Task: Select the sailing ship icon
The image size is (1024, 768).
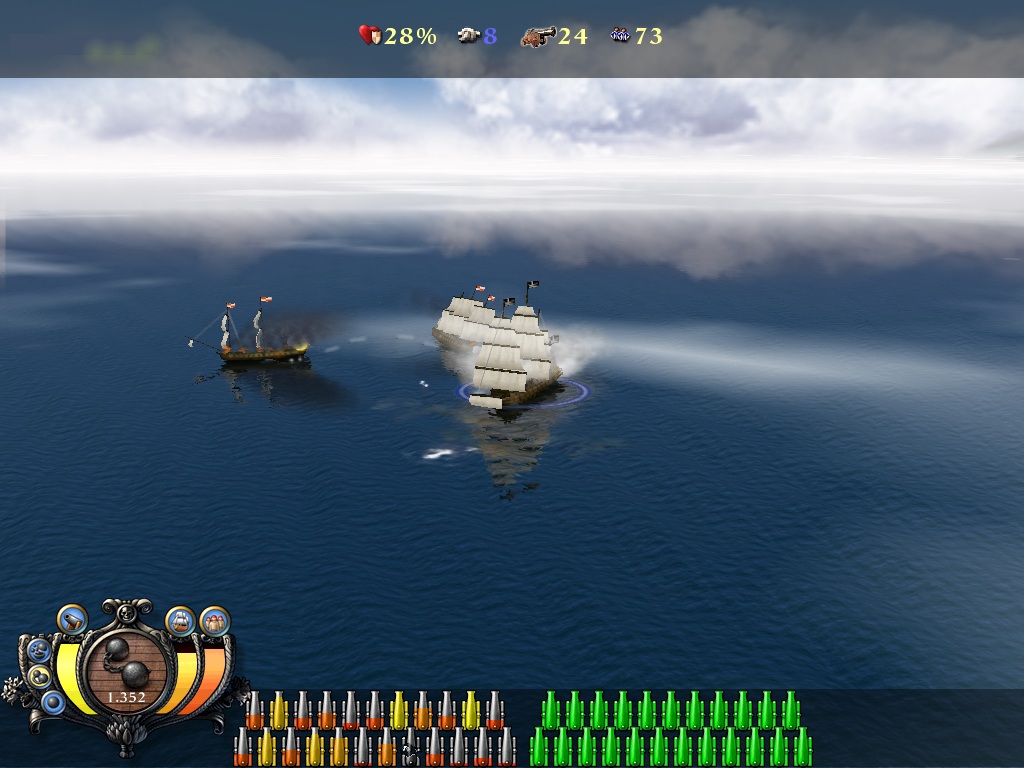Action: coord(180,621)
